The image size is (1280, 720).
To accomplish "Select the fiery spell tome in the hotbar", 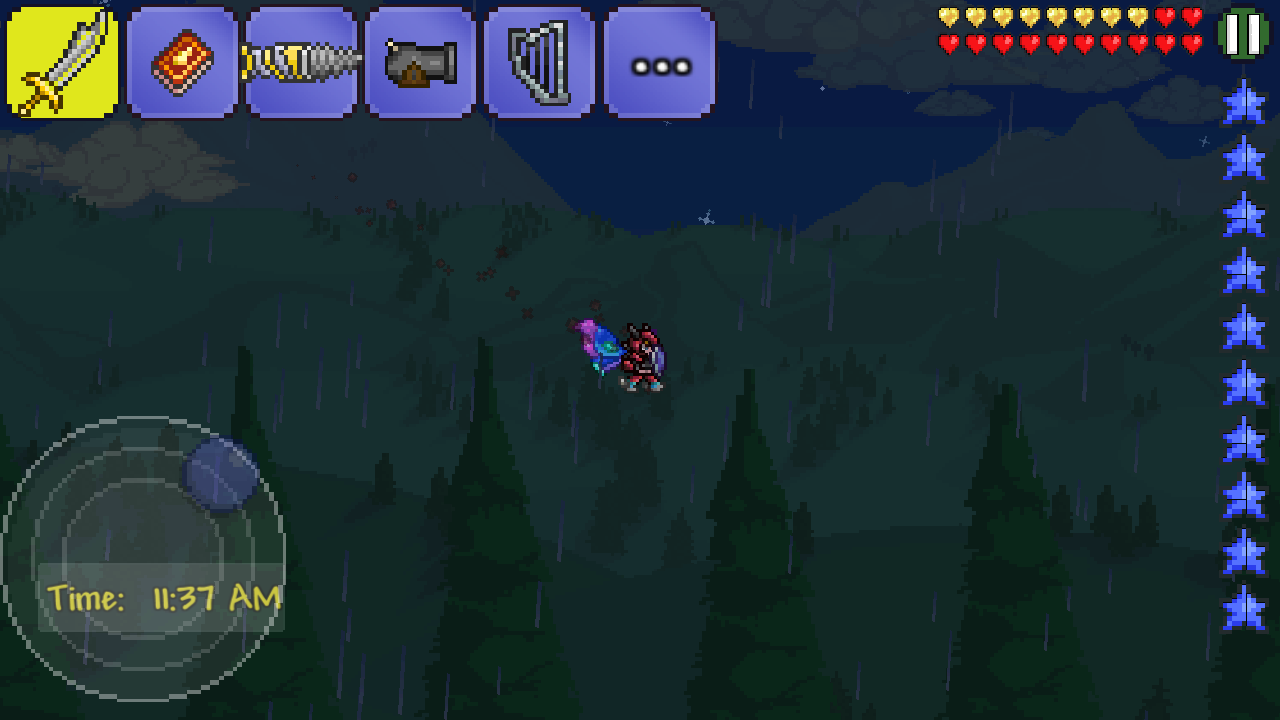I will point(182,60).
